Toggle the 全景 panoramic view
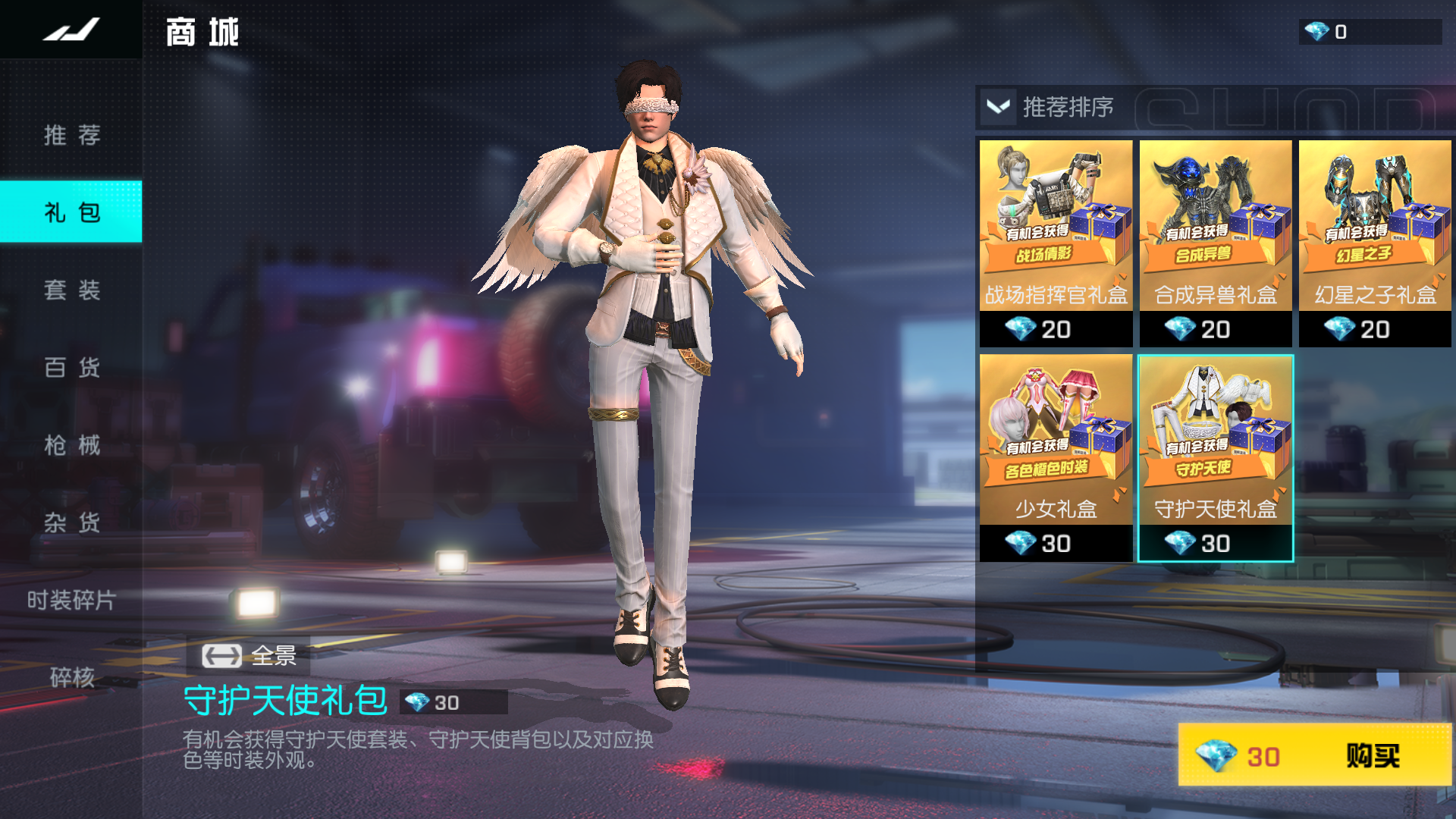Screen dimensions: 1456x819 (249, 655)
